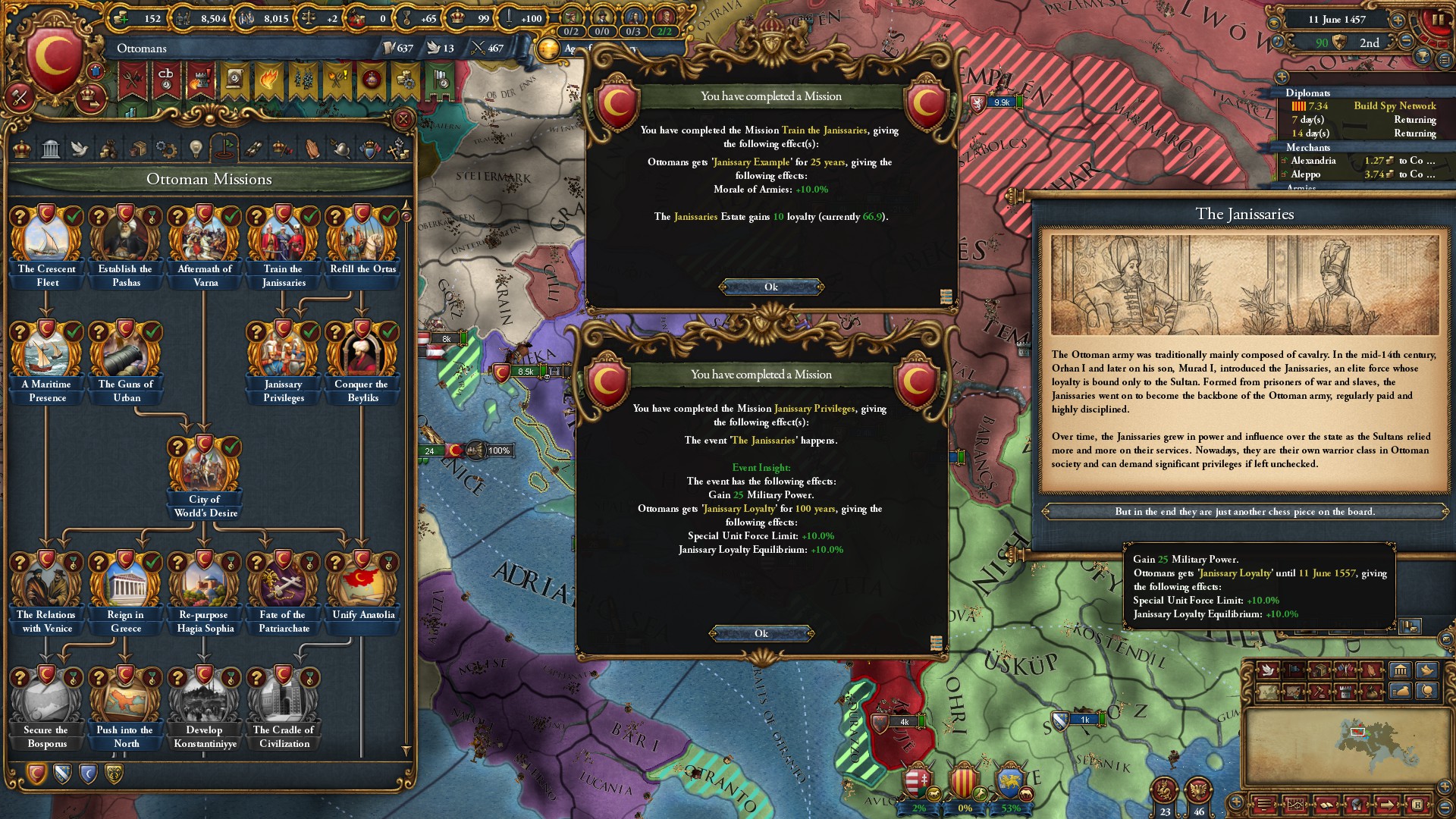The image size is (1456, 819).
Task: Close the Ottoman Missions panel
Action: (403, 119)
